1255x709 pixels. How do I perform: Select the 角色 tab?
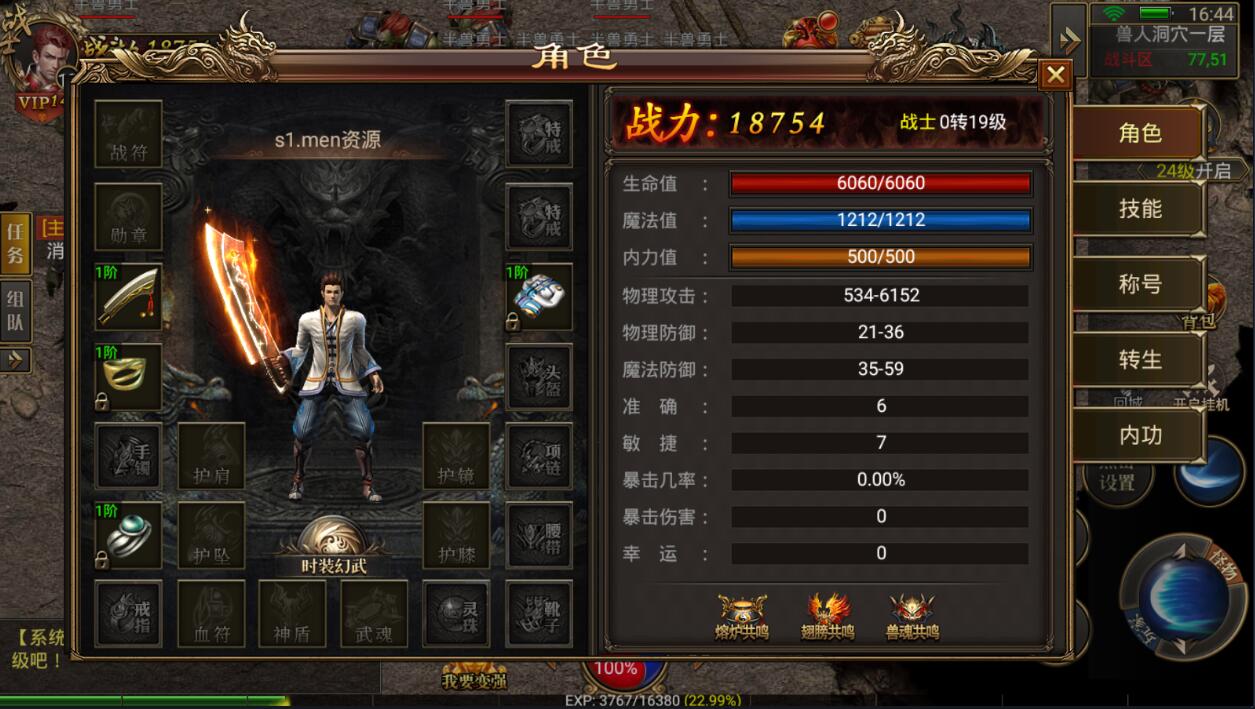1139,133
